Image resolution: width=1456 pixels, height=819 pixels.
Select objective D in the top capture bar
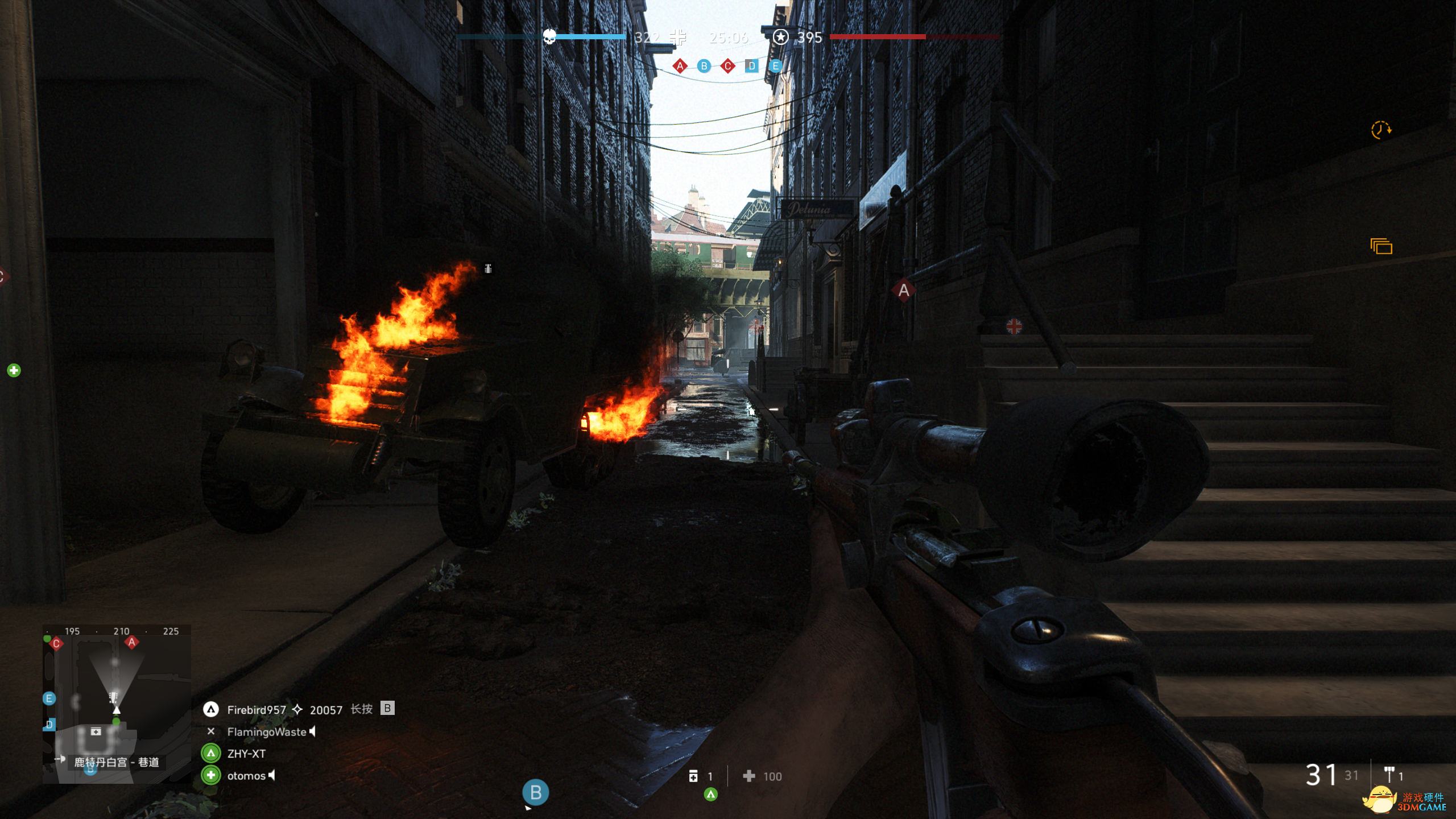751,66
